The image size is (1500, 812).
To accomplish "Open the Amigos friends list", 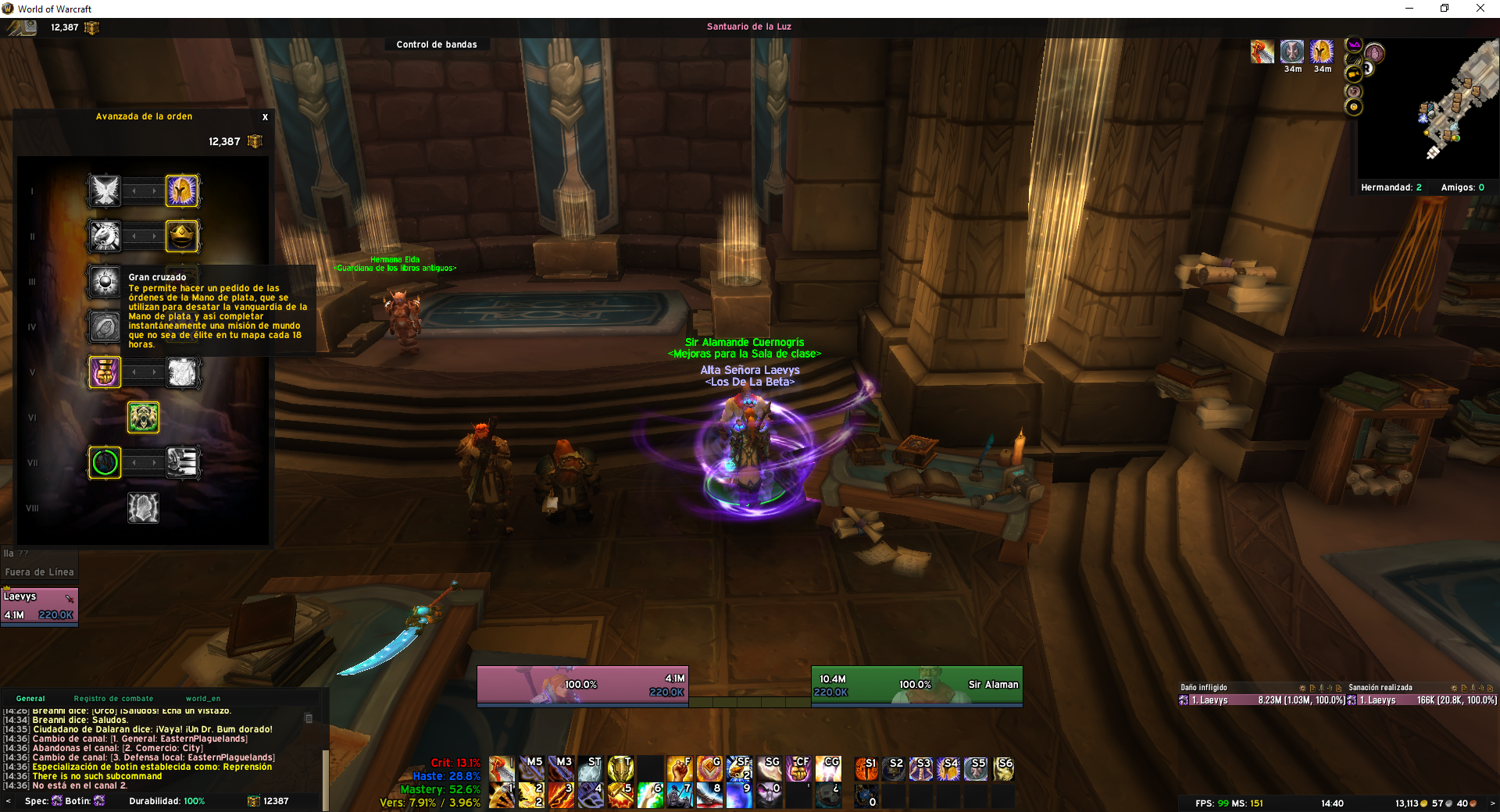I will pyautogui.click(x=1462, y=187).
